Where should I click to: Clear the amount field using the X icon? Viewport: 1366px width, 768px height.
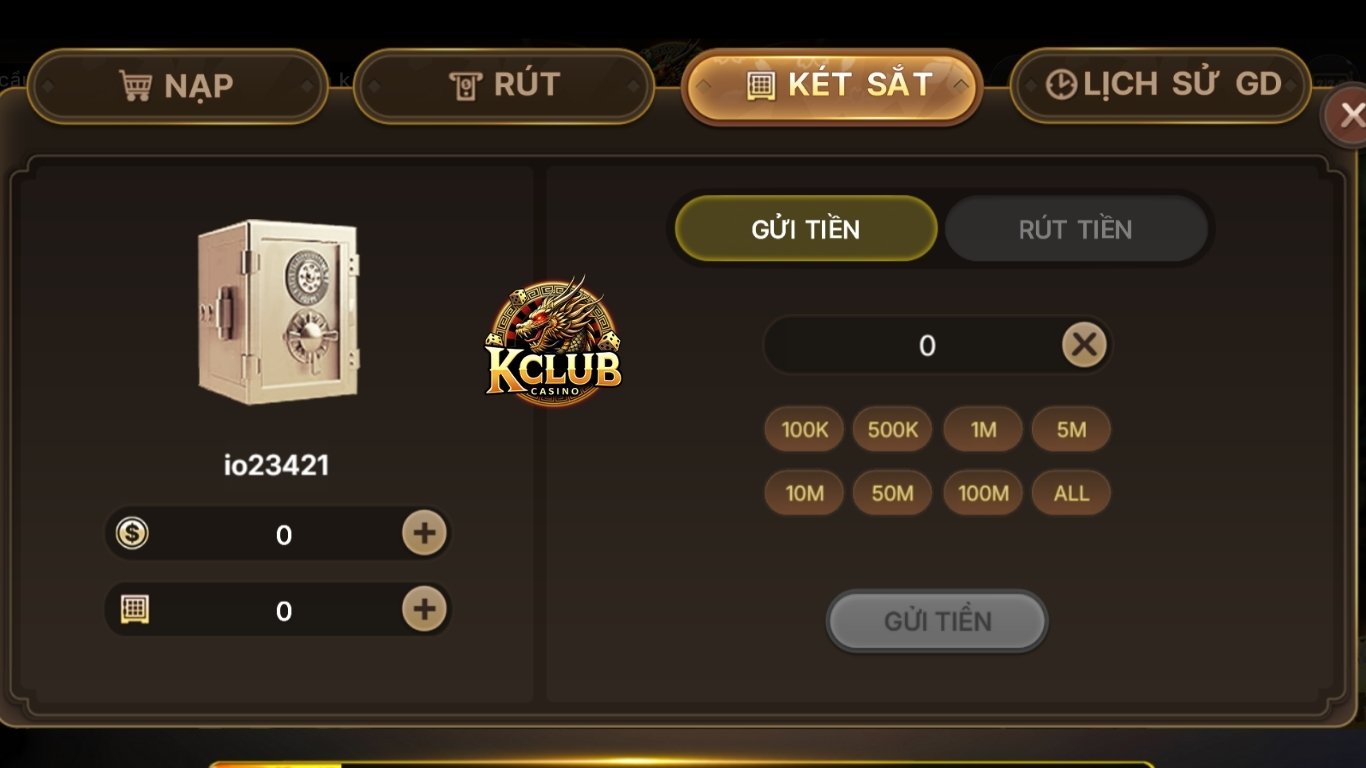point(1083,344)
